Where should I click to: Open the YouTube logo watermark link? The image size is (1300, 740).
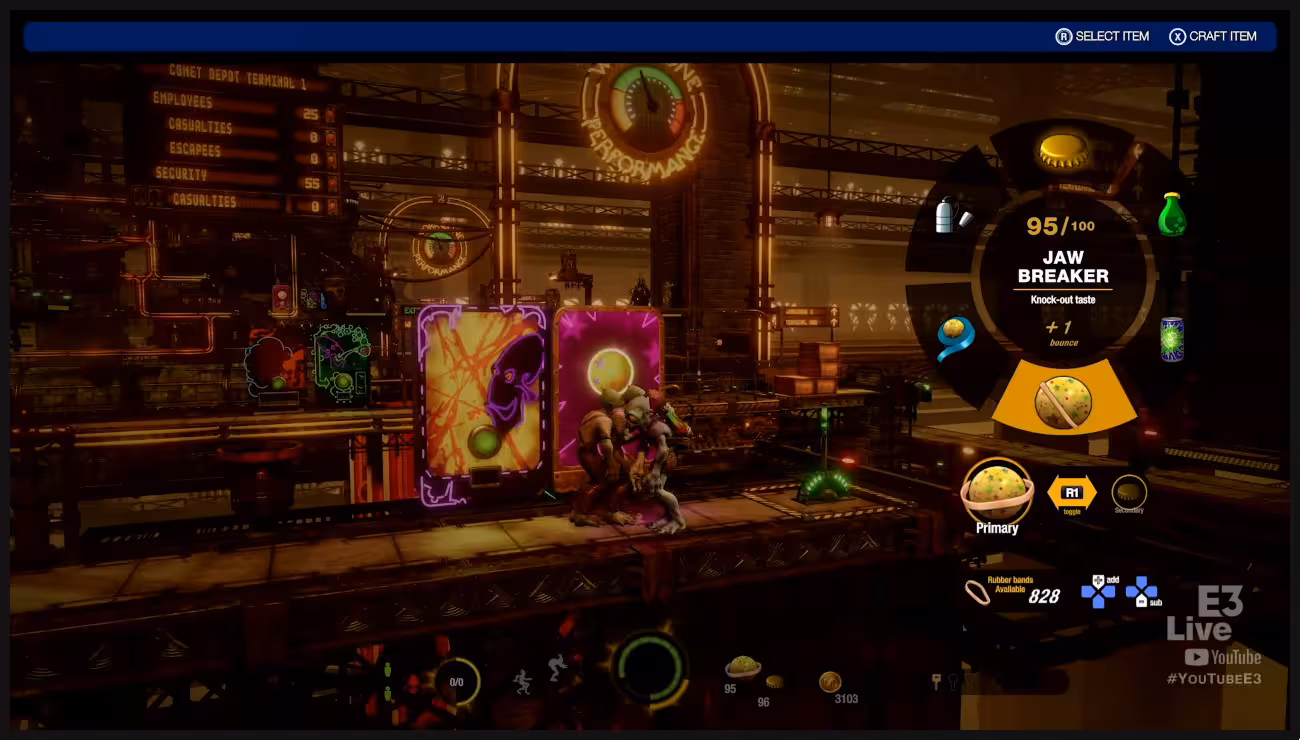click(x=1222, y=657)
